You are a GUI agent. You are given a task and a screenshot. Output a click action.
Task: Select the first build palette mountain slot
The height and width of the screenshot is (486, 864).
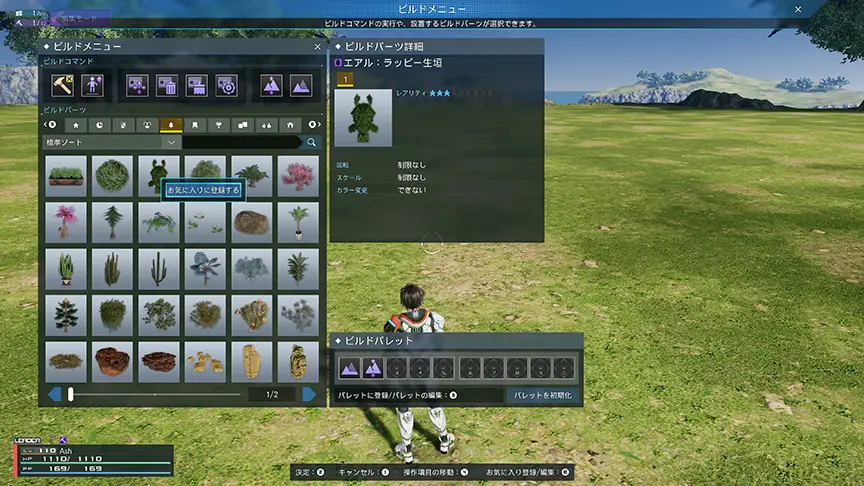(349, 368)
